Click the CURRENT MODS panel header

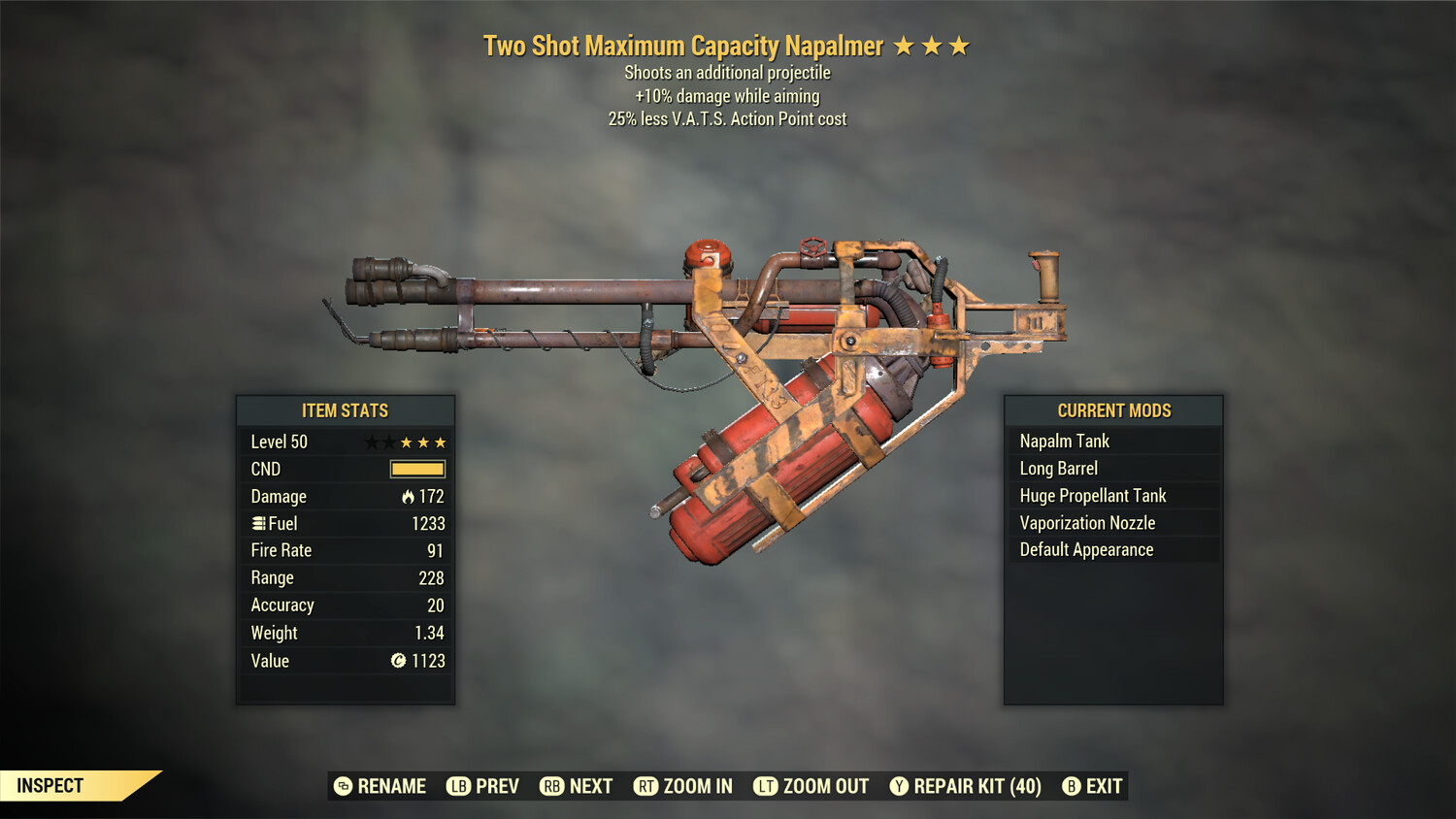pyautogui.click(x=1112, y=410)
